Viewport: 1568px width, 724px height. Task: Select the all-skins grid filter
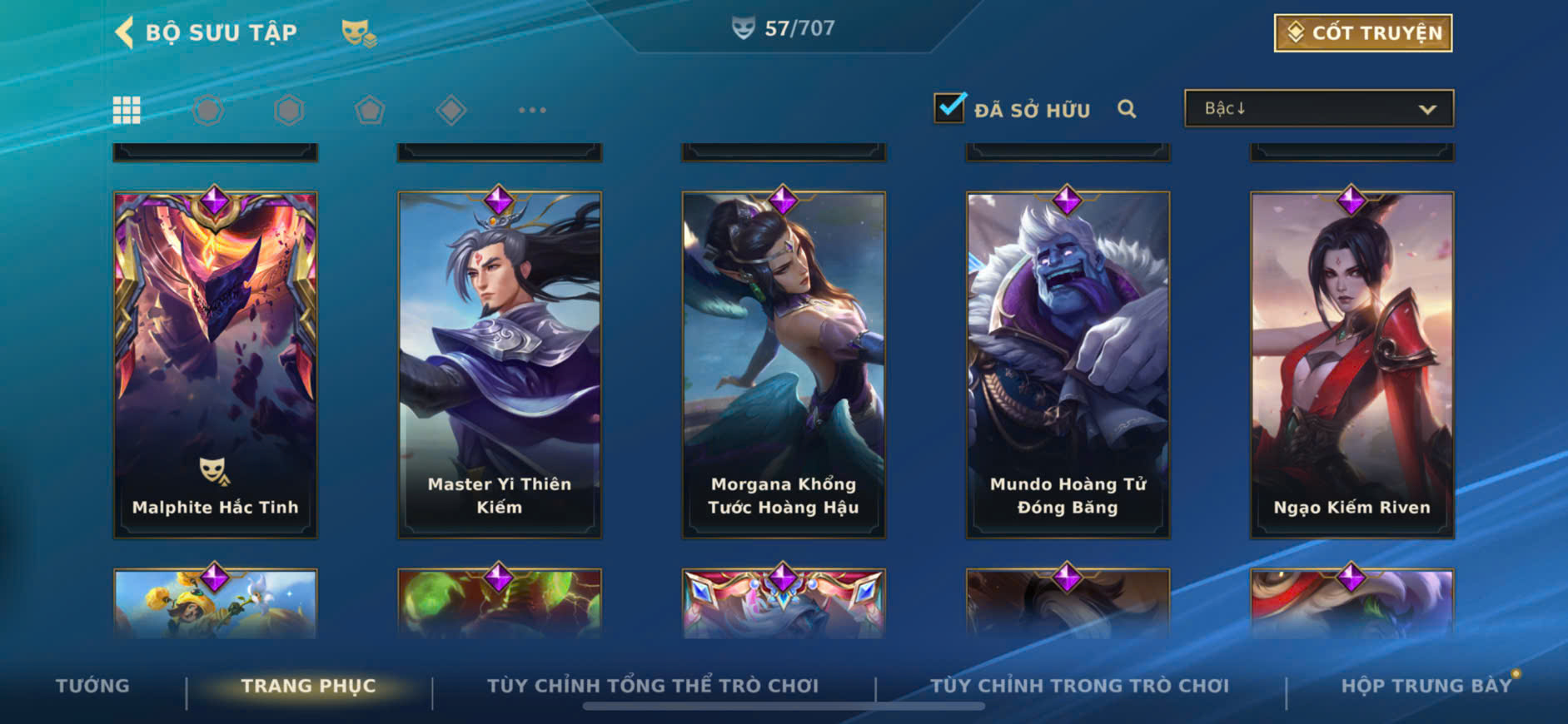pyautogui.click(x=127, y=110)
